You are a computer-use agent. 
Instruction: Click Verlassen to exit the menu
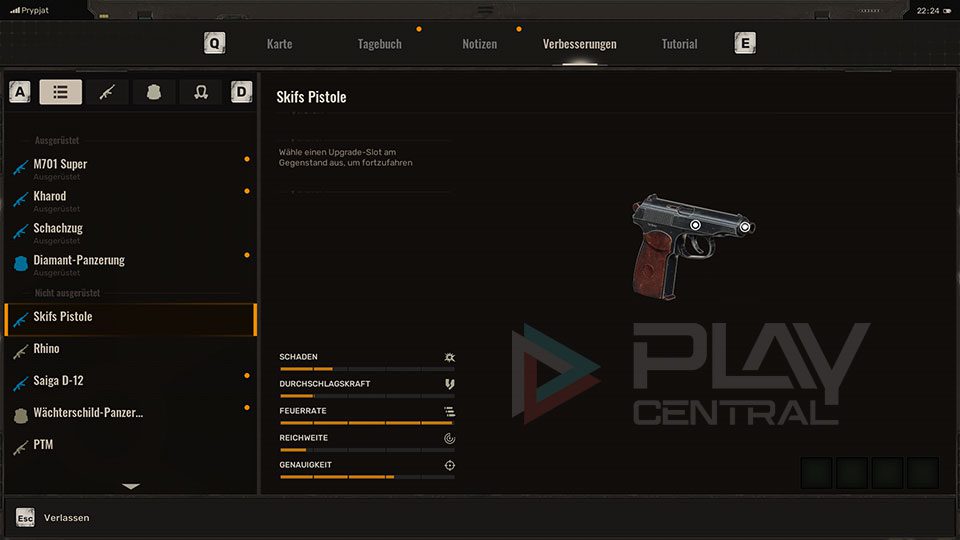point(66,518)
